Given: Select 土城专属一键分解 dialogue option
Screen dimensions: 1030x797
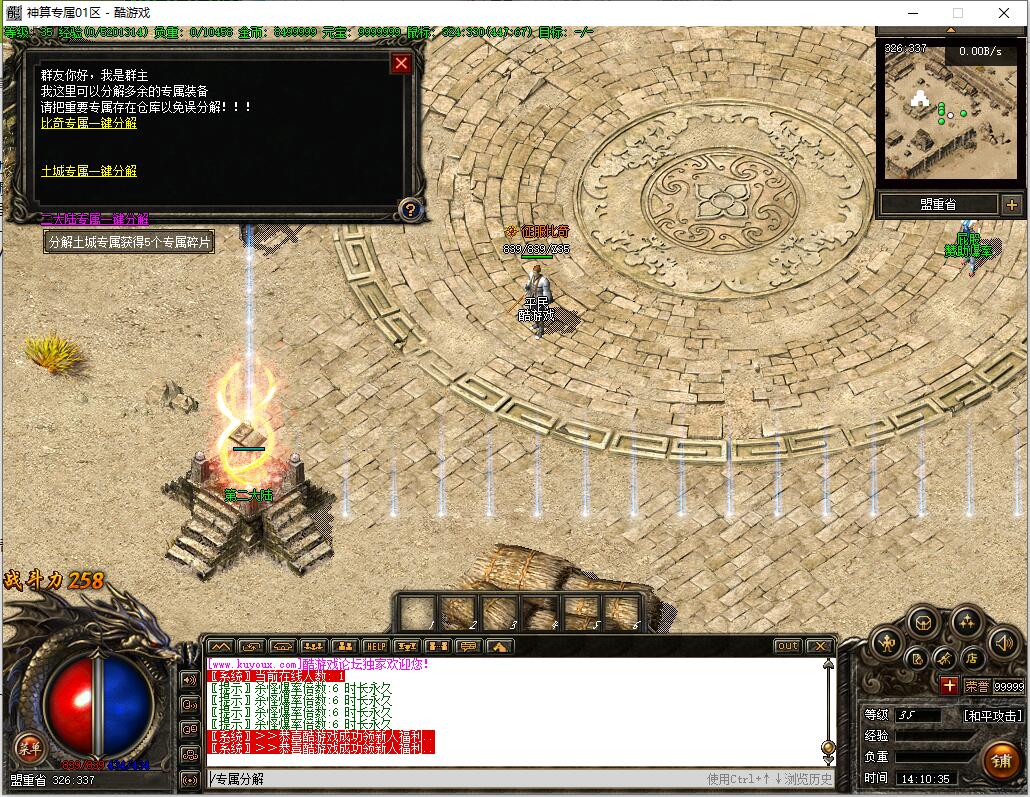Looking at the screenshot, I should tap(89, 171).
